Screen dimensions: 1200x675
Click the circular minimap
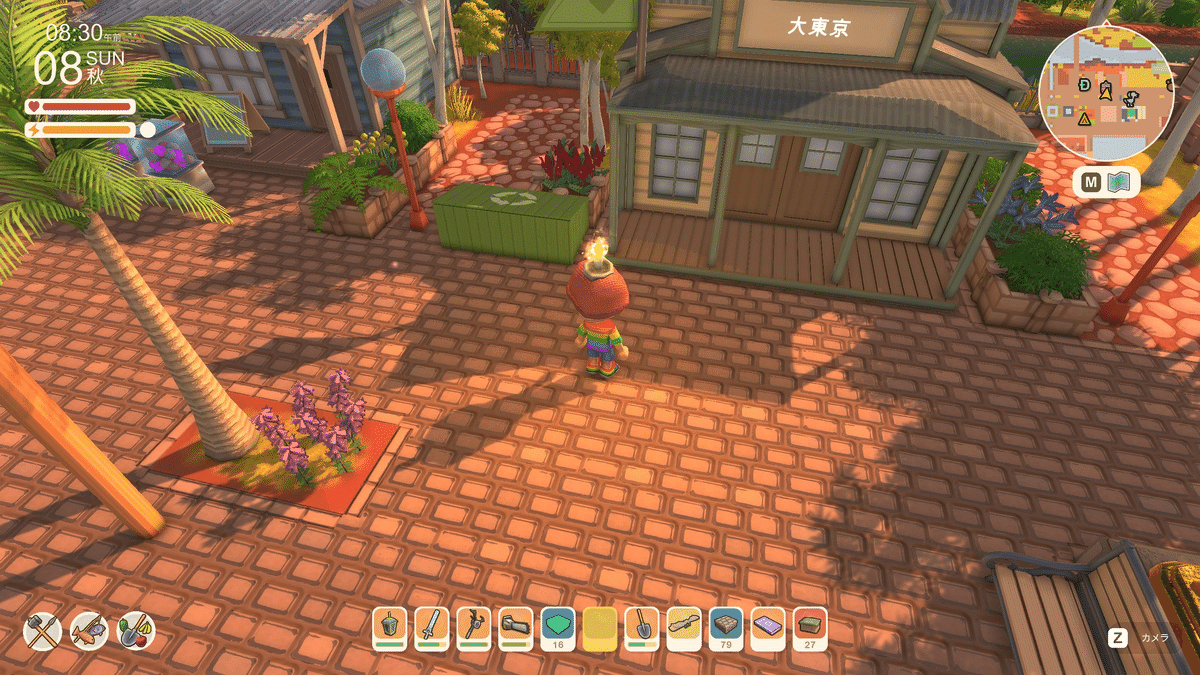click(x=1105, y=93)
